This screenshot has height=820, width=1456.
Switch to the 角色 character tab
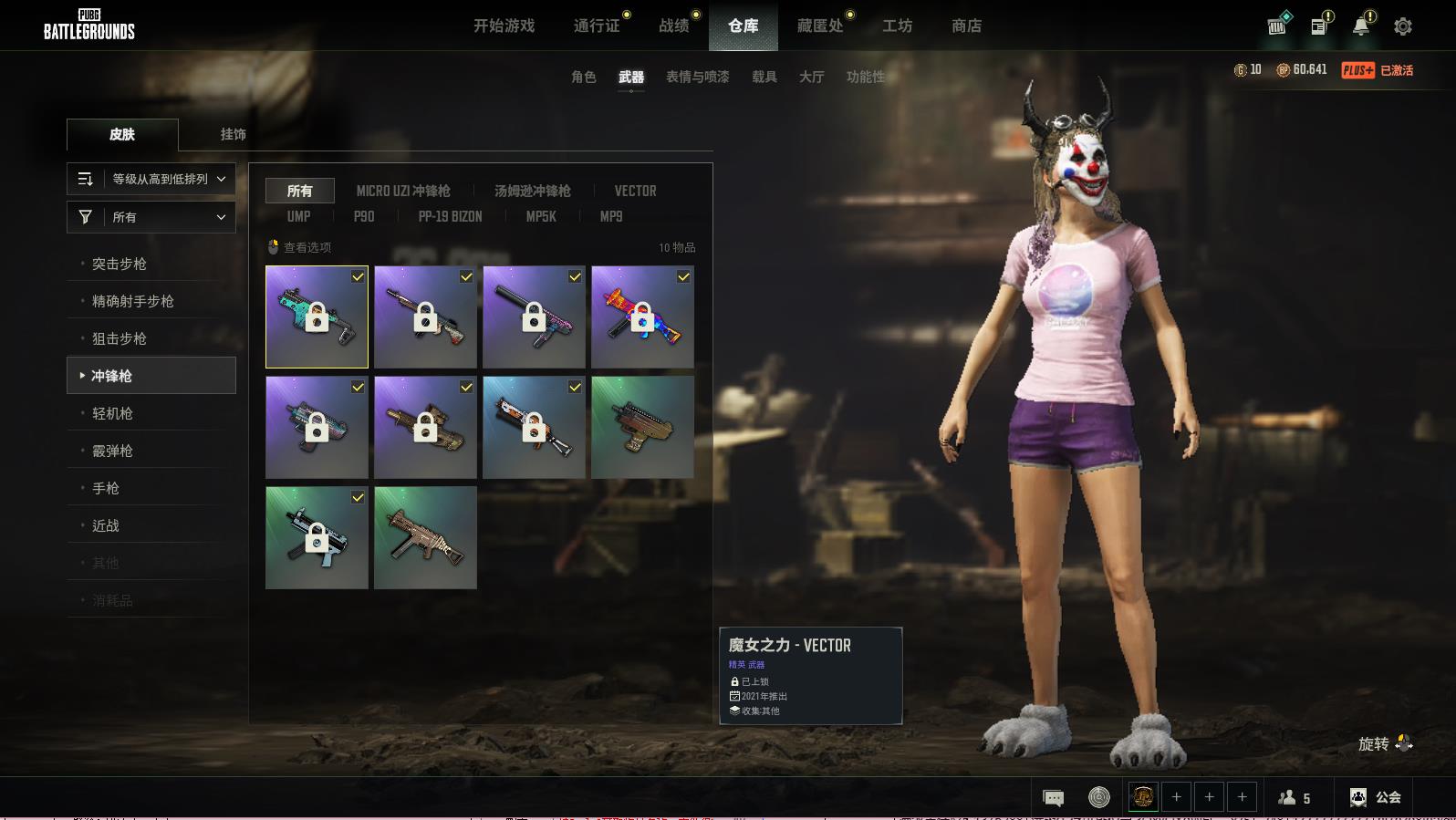[x=583, y=77]
